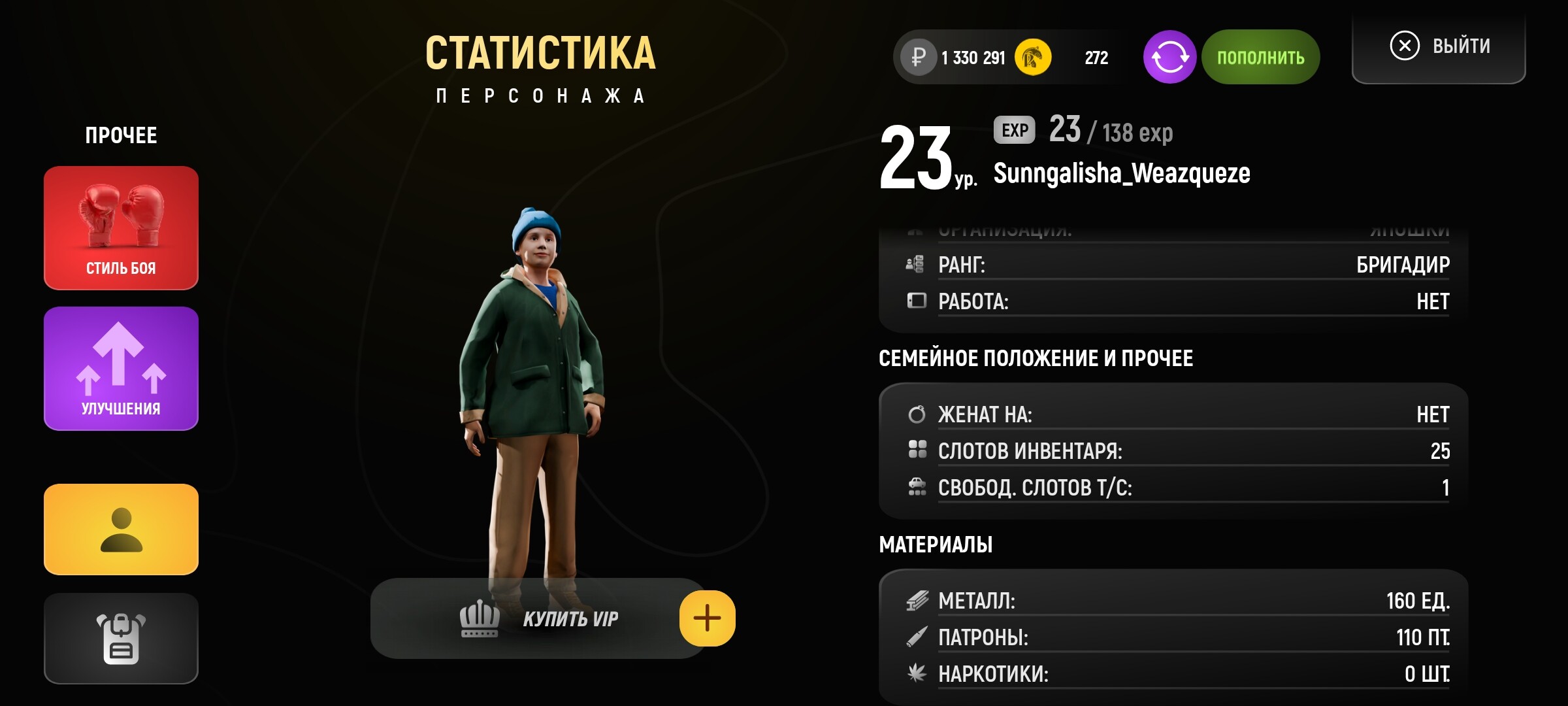Click the Купить VIP button

click(538, 618)
